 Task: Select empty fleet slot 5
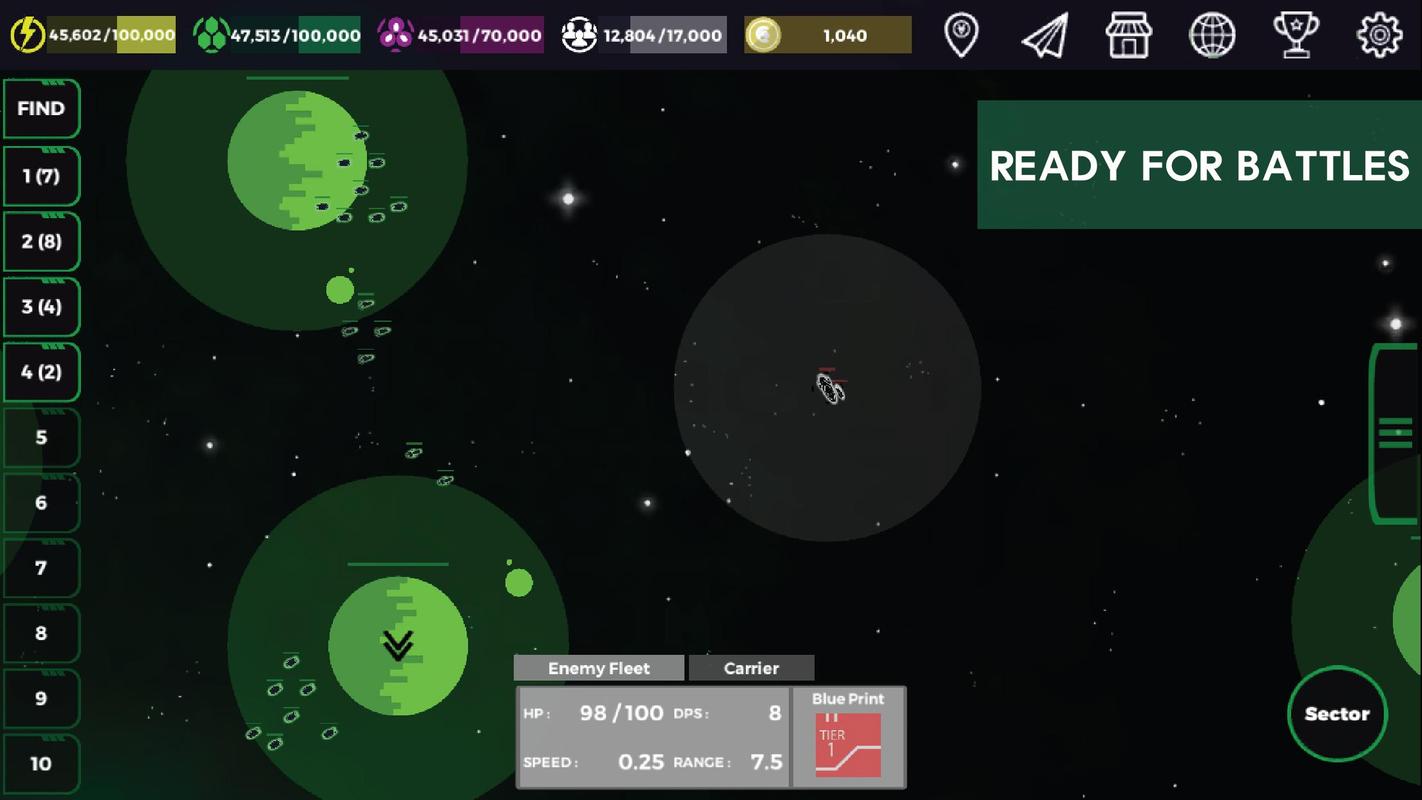click(x=41, y=437)
